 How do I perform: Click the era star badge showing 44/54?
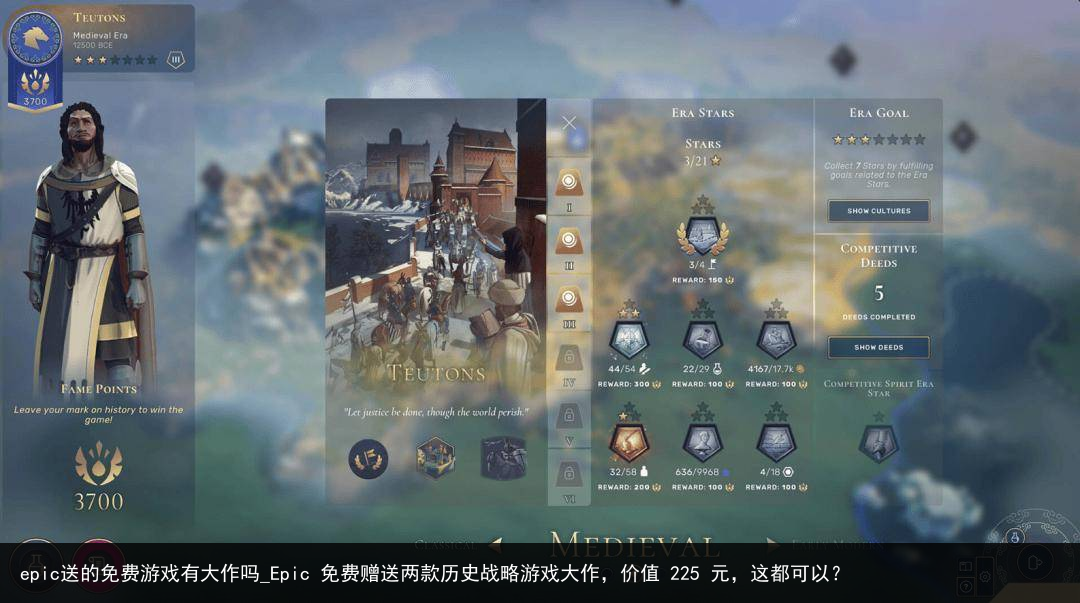tap(629, 340)
